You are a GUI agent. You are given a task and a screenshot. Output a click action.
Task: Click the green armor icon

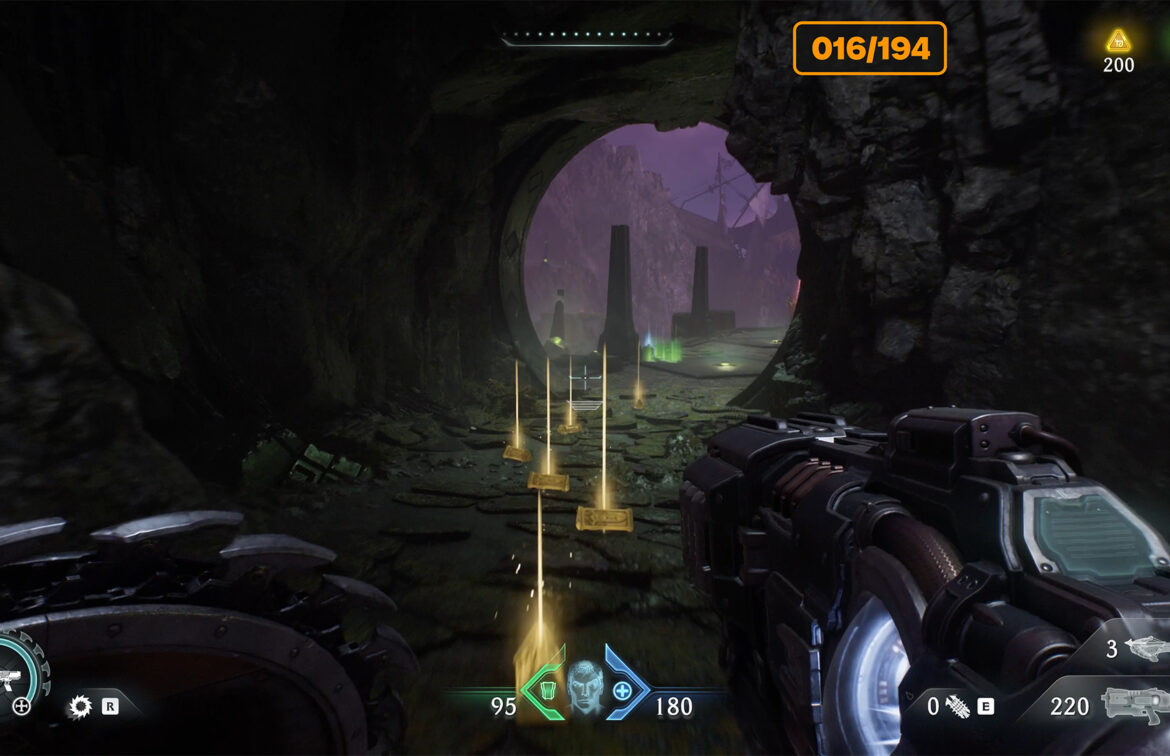546,689
